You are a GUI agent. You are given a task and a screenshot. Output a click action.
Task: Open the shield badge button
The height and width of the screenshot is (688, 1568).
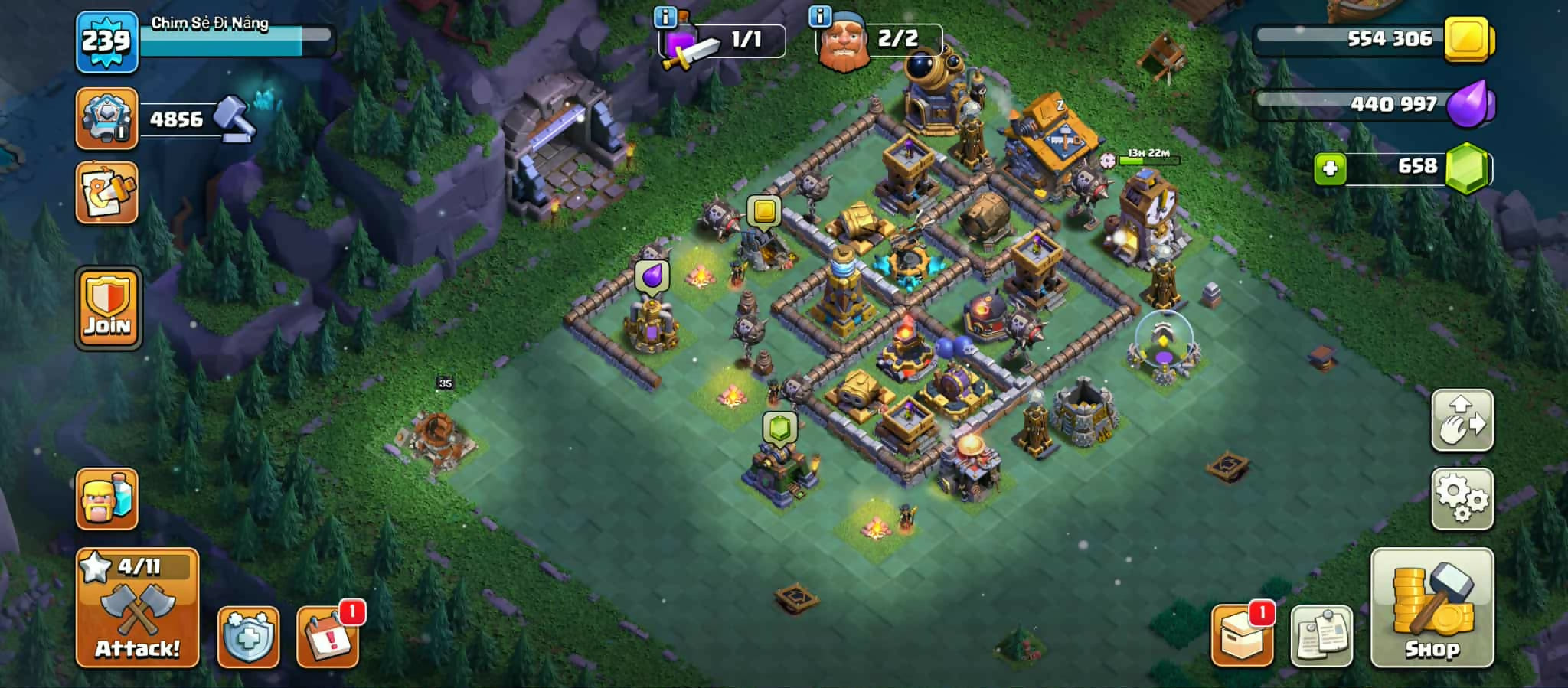(248, 637)
